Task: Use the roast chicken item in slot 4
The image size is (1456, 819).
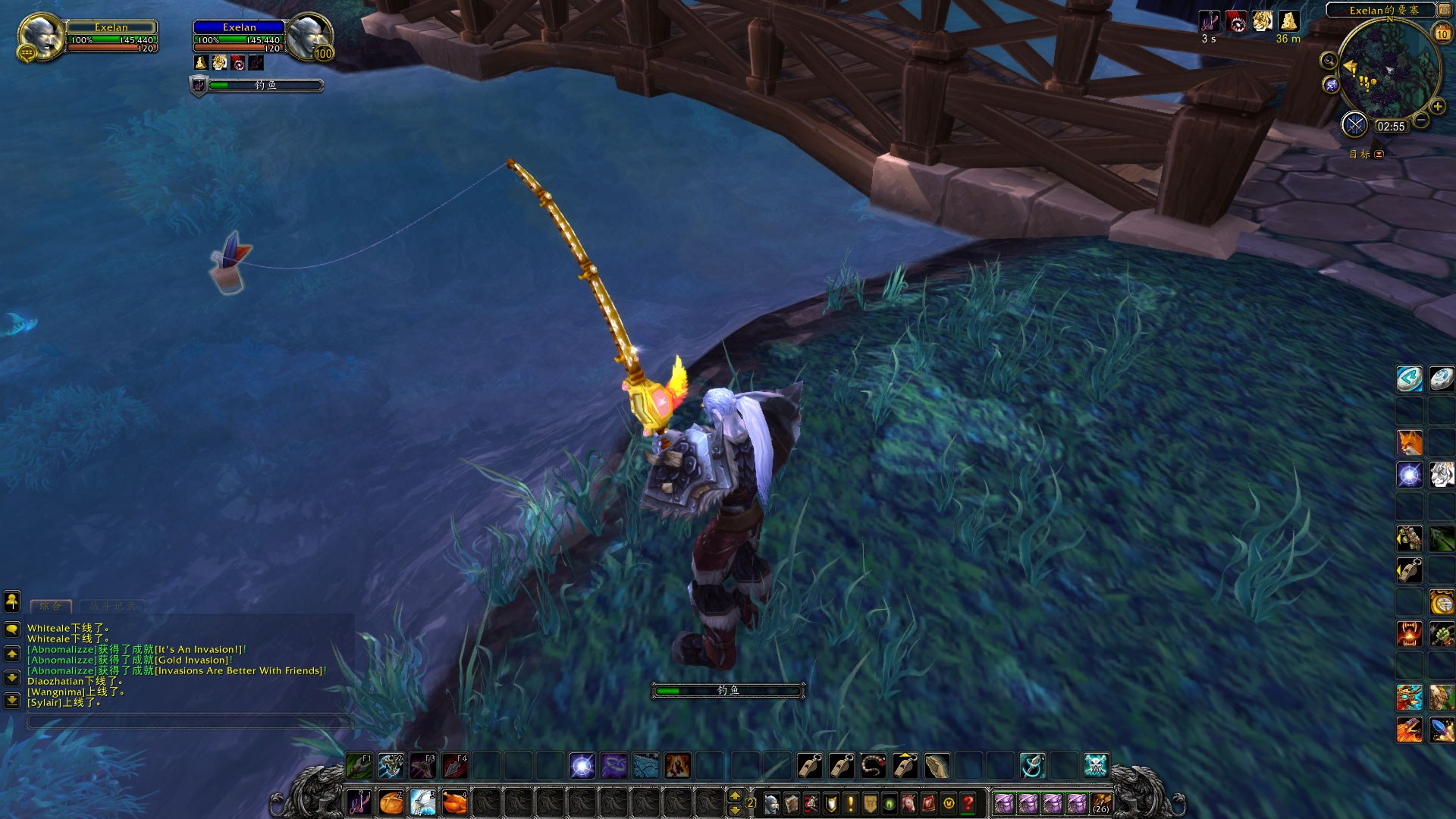Action: (x=455, y=802)
